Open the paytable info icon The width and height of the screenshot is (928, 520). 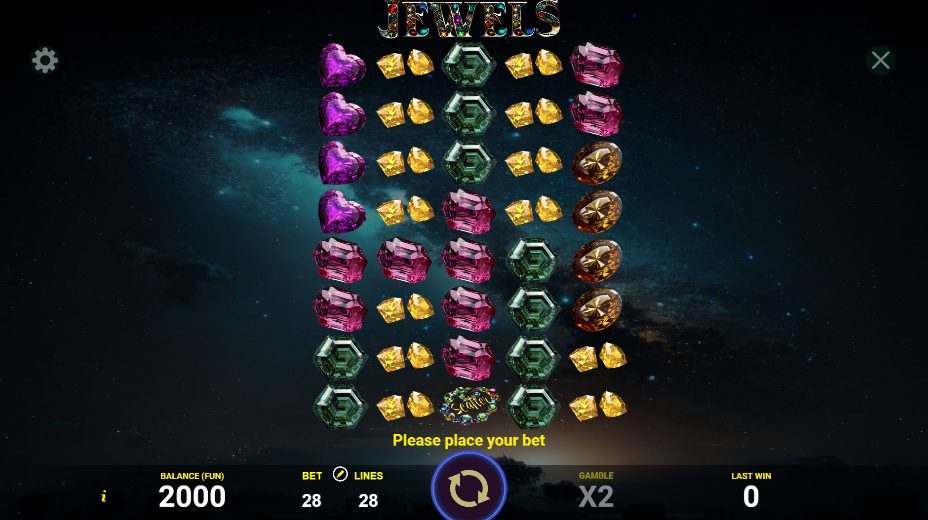click(103, 496)
